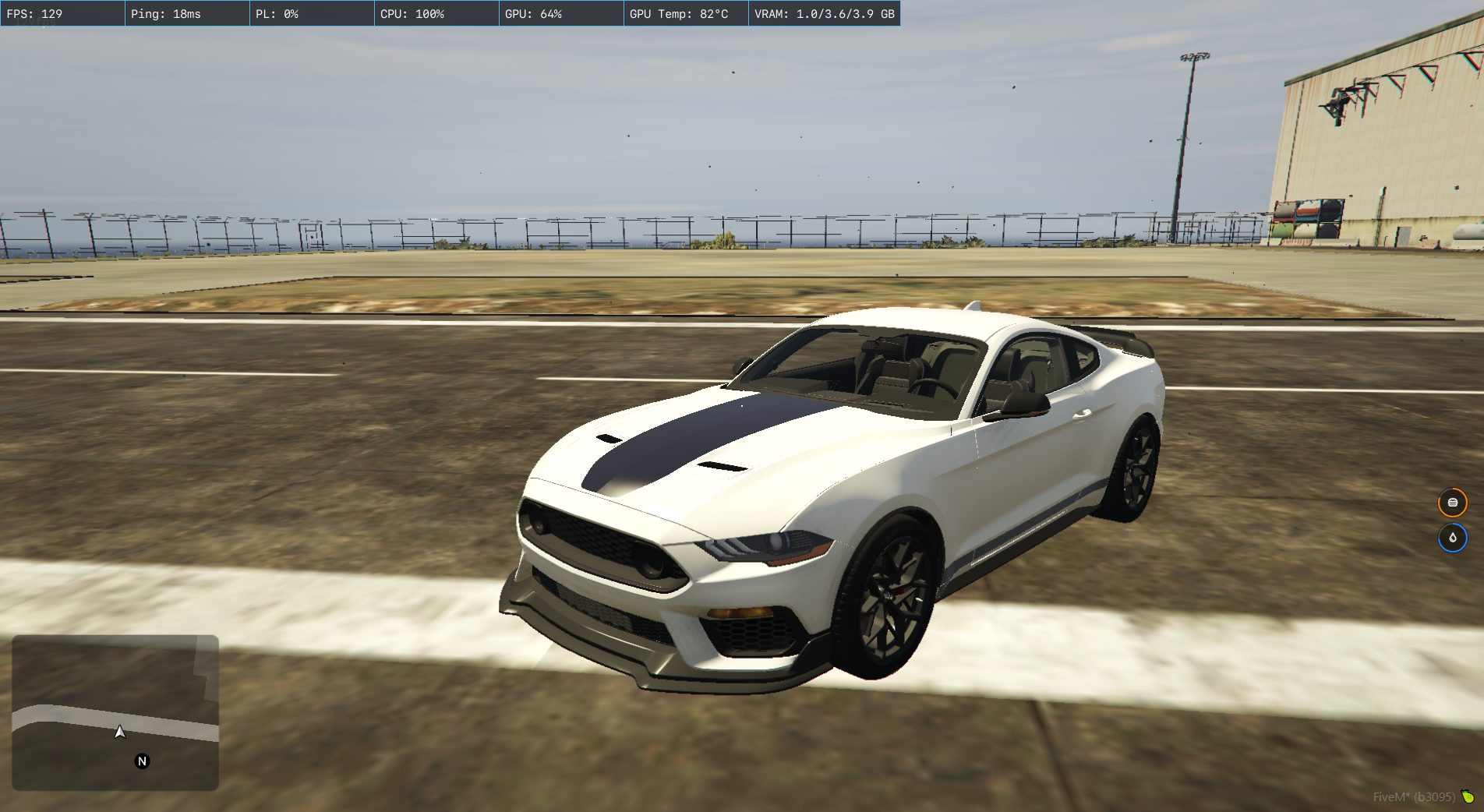Click the FiveM snail logo icon

click(1468, 796)
